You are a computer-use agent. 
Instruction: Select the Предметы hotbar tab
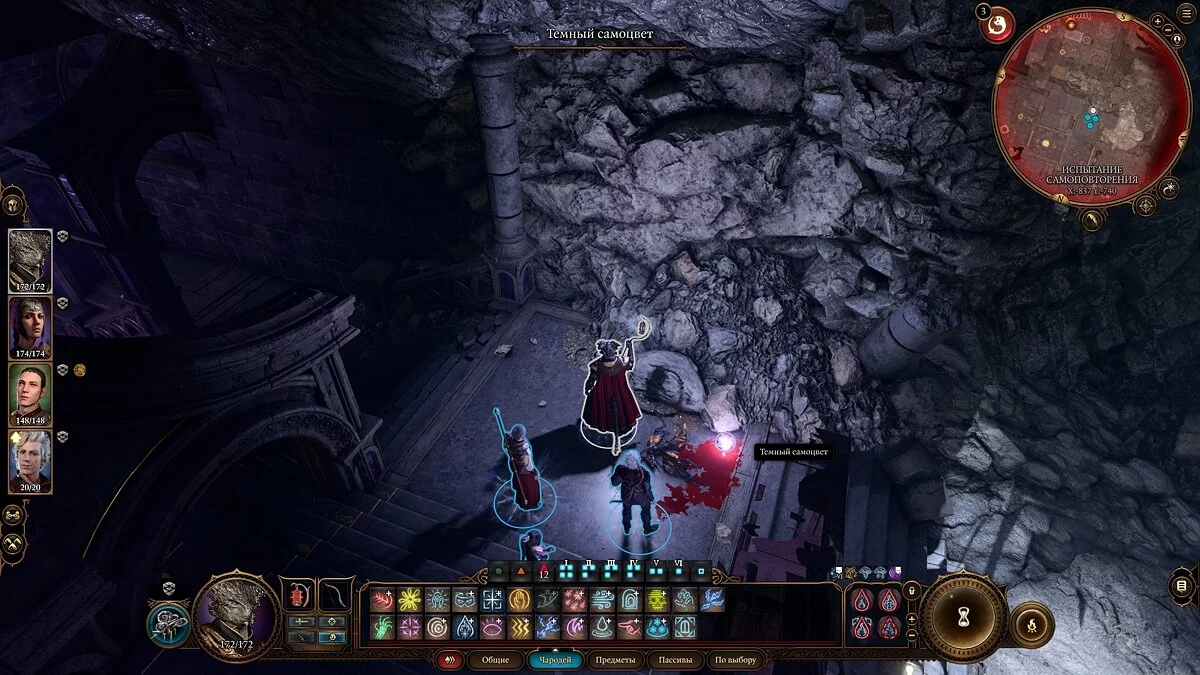[x=614, y=660]
